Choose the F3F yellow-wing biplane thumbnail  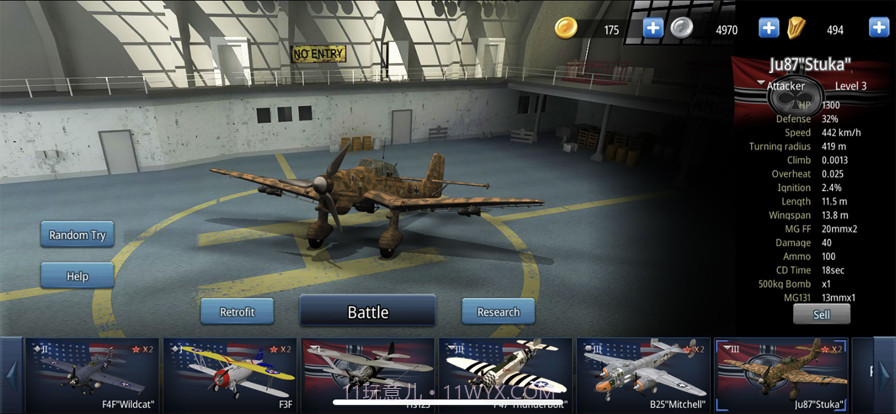tap(230, 374)
